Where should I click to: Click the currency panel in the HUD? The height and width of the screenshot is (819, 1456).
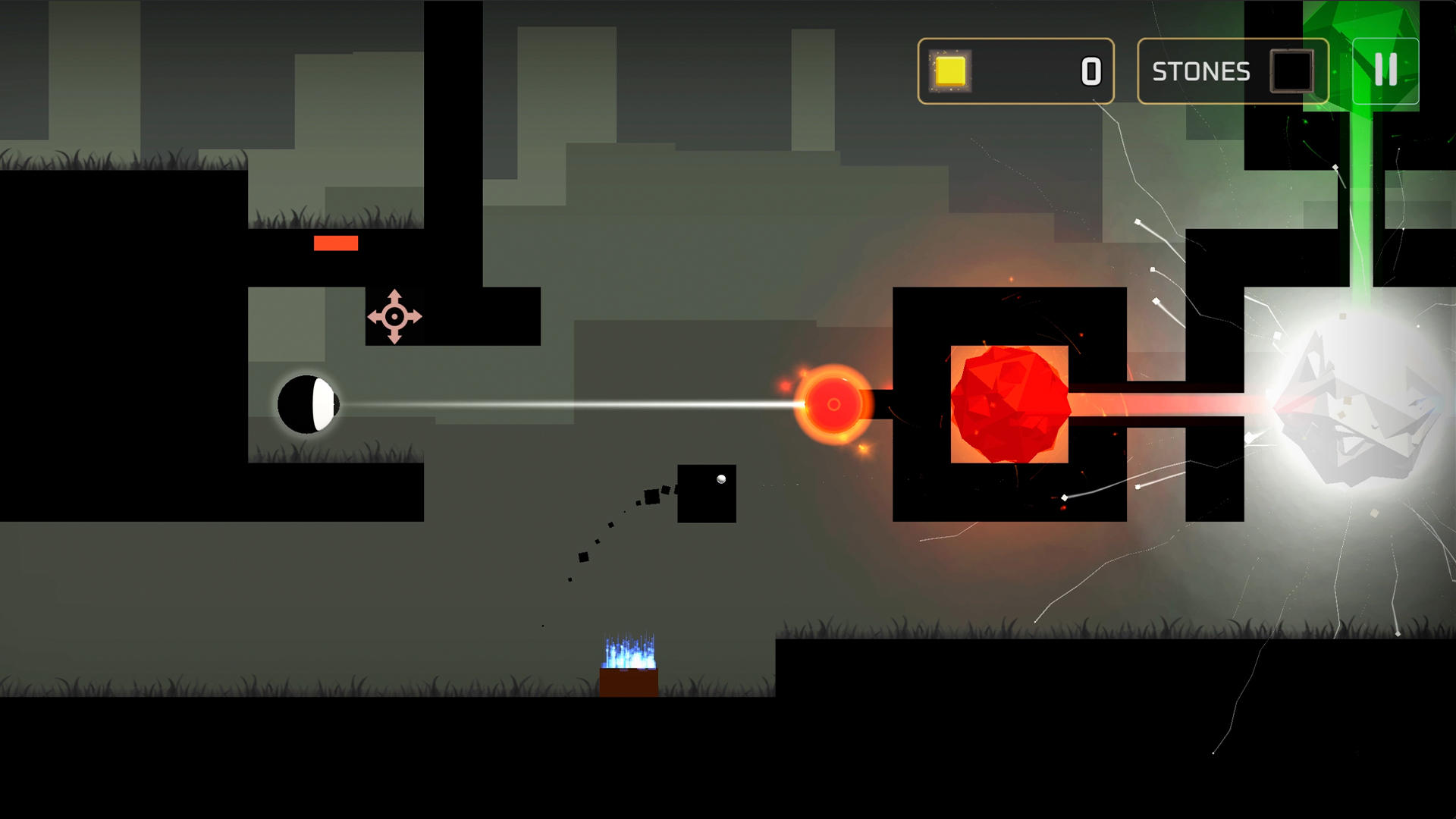tap(1016, 71)
